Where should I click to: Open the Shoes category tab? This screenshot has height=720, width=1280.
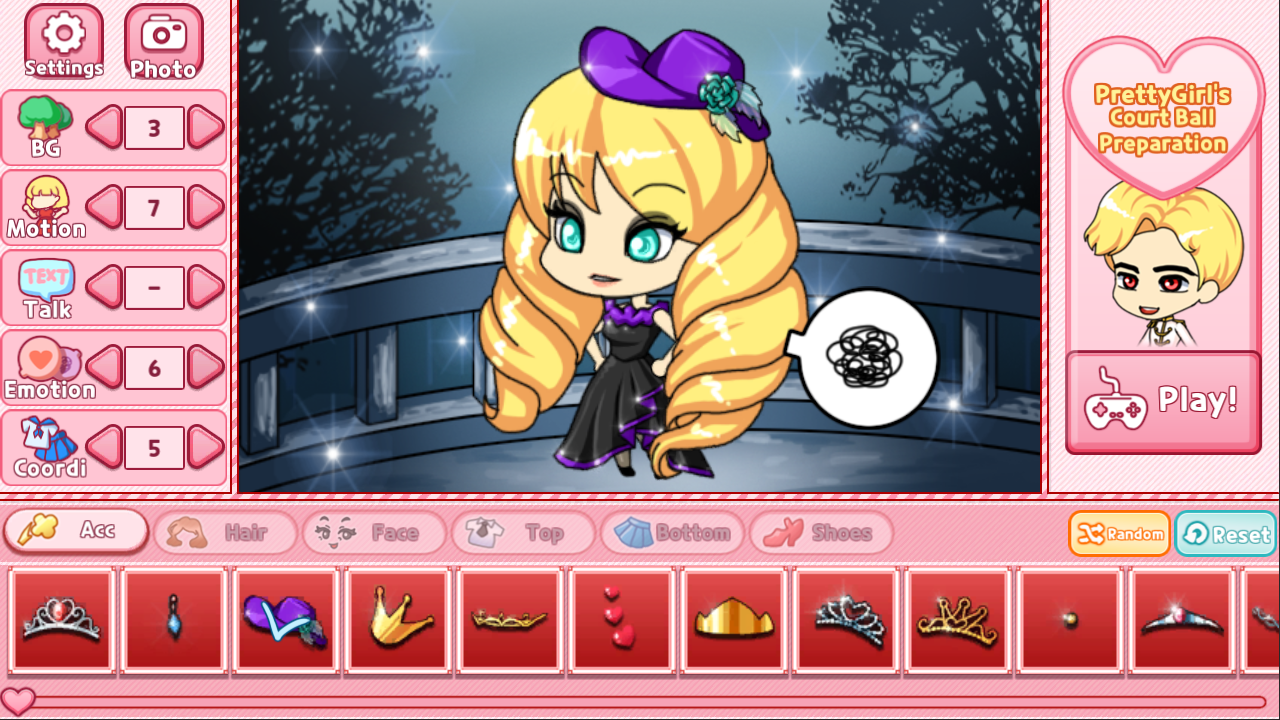click(820, 533)
